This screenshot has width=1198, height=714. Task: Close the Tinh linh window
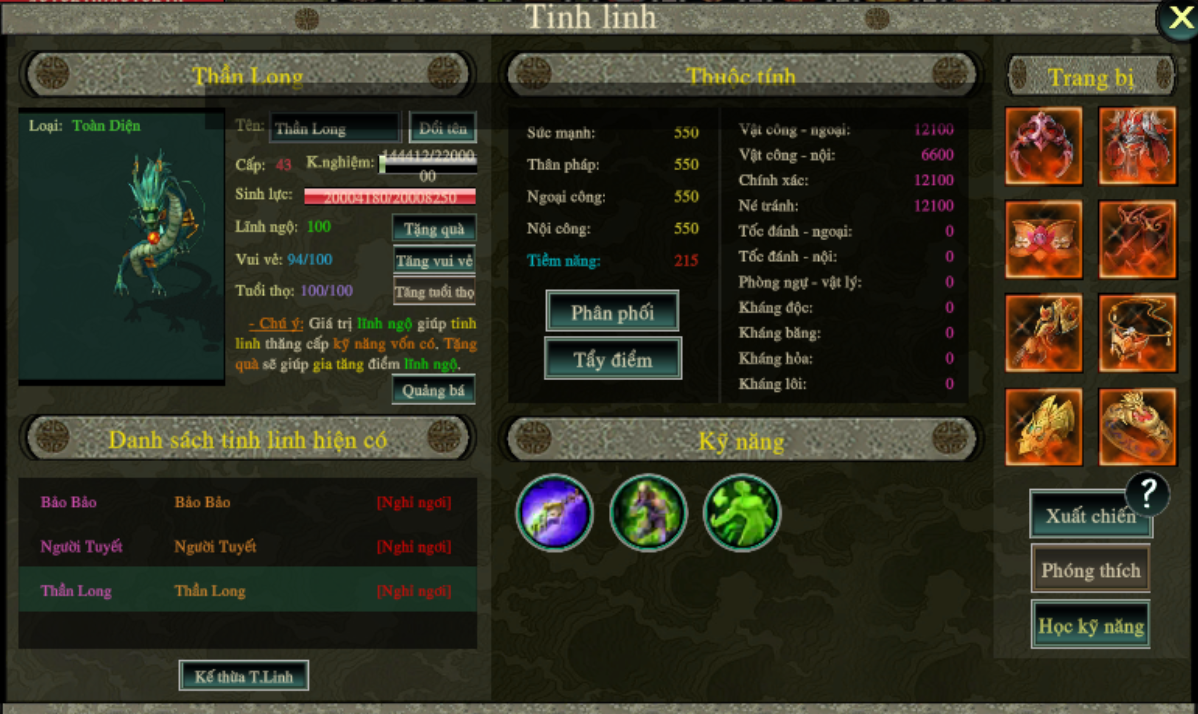point(1178,20)
